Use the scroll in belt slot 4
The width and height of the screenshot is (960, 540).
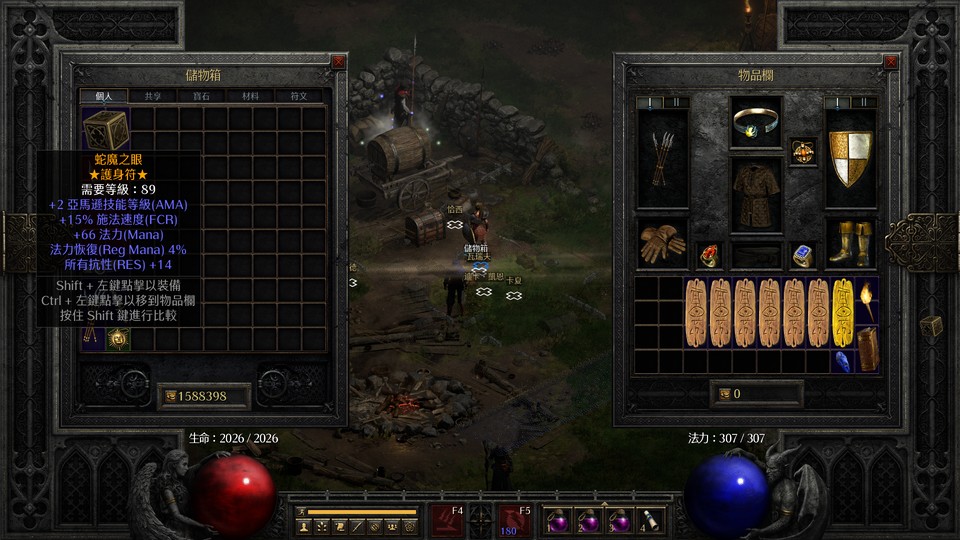click(x=650, y=521)
